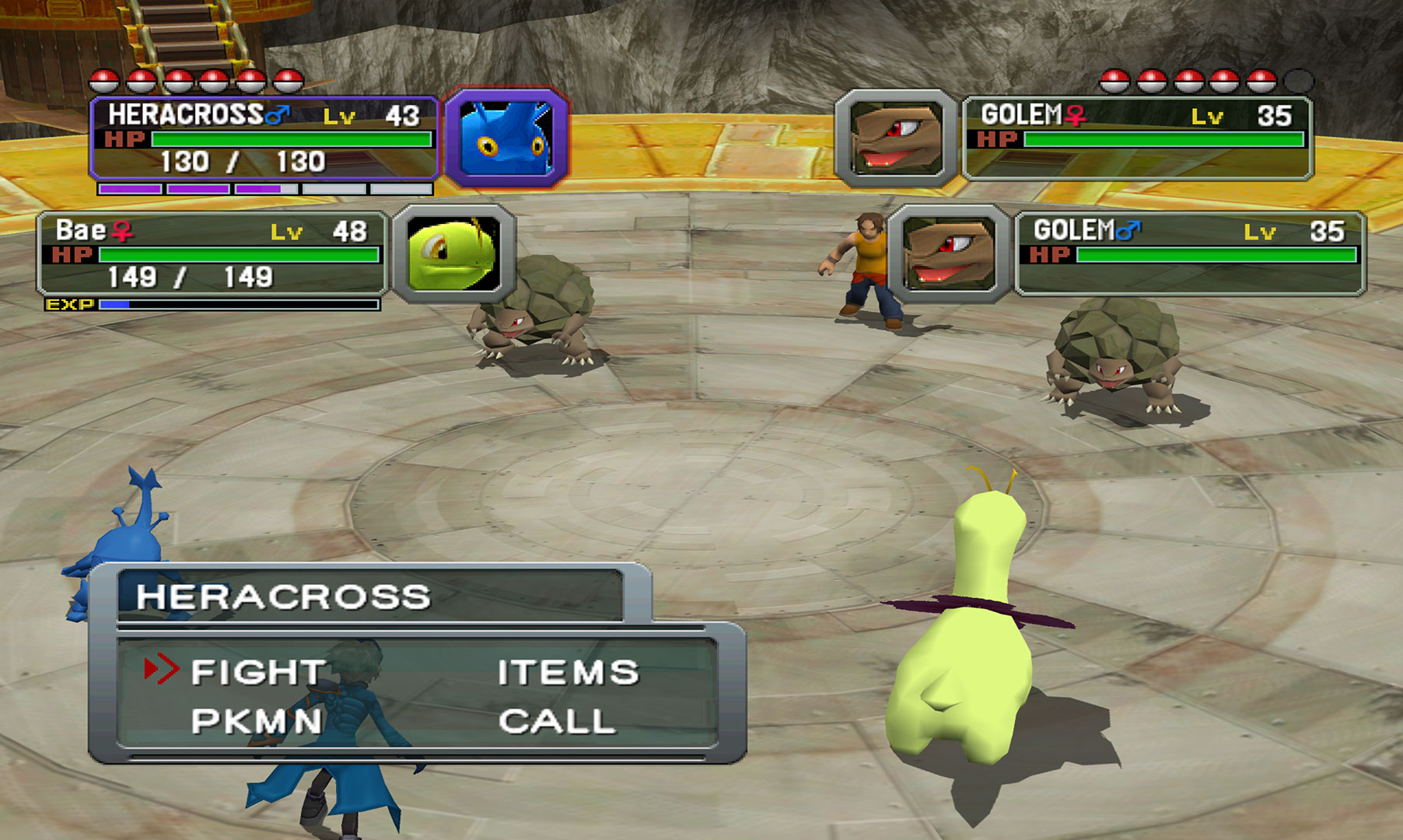Choose the FIGHT command
This screenshot has width=1403, height=840.
click(x=257, y=672)
